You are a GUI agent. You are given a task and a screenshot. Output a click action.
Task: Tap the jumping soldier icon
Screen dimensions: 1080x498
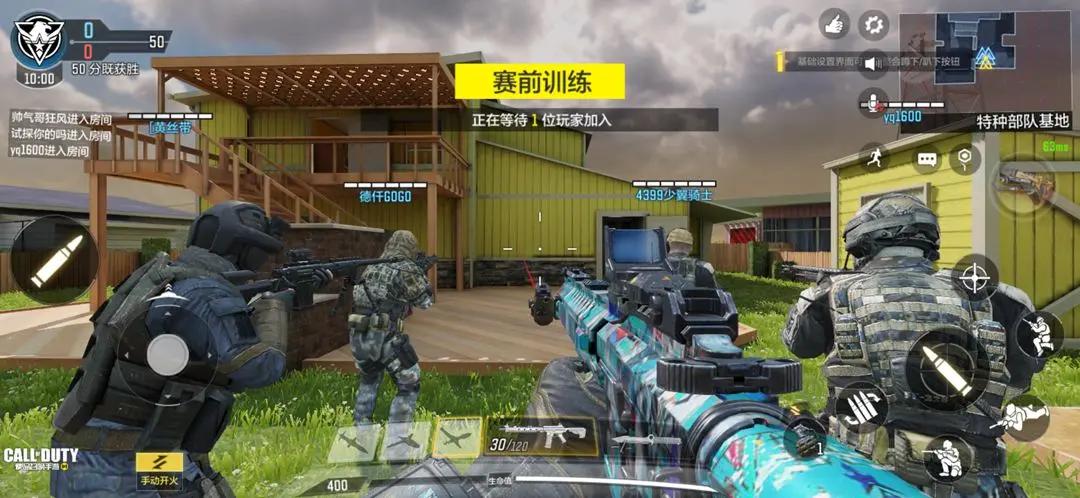point(1040,334)
